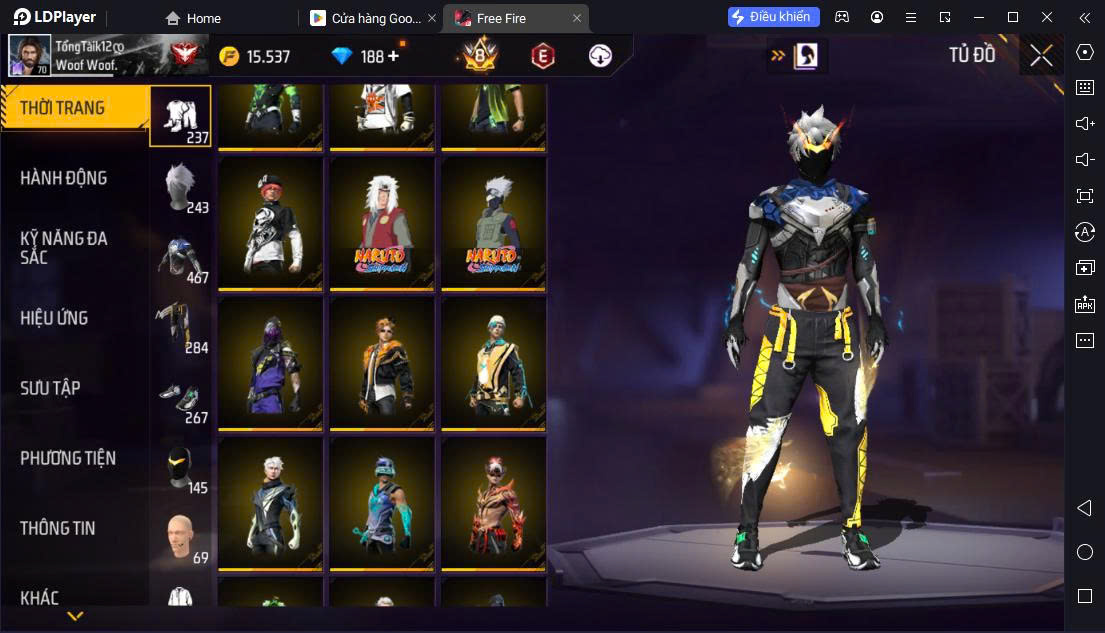1105x633 pixels.
Task: Choose the red flame masked outfit
Action: coord(493,502)
